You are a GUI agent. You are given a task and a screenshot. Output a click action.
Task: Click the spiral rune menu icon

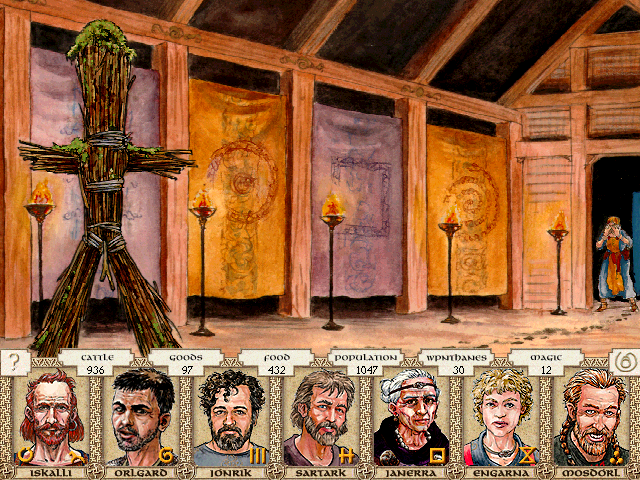[623, 361]
